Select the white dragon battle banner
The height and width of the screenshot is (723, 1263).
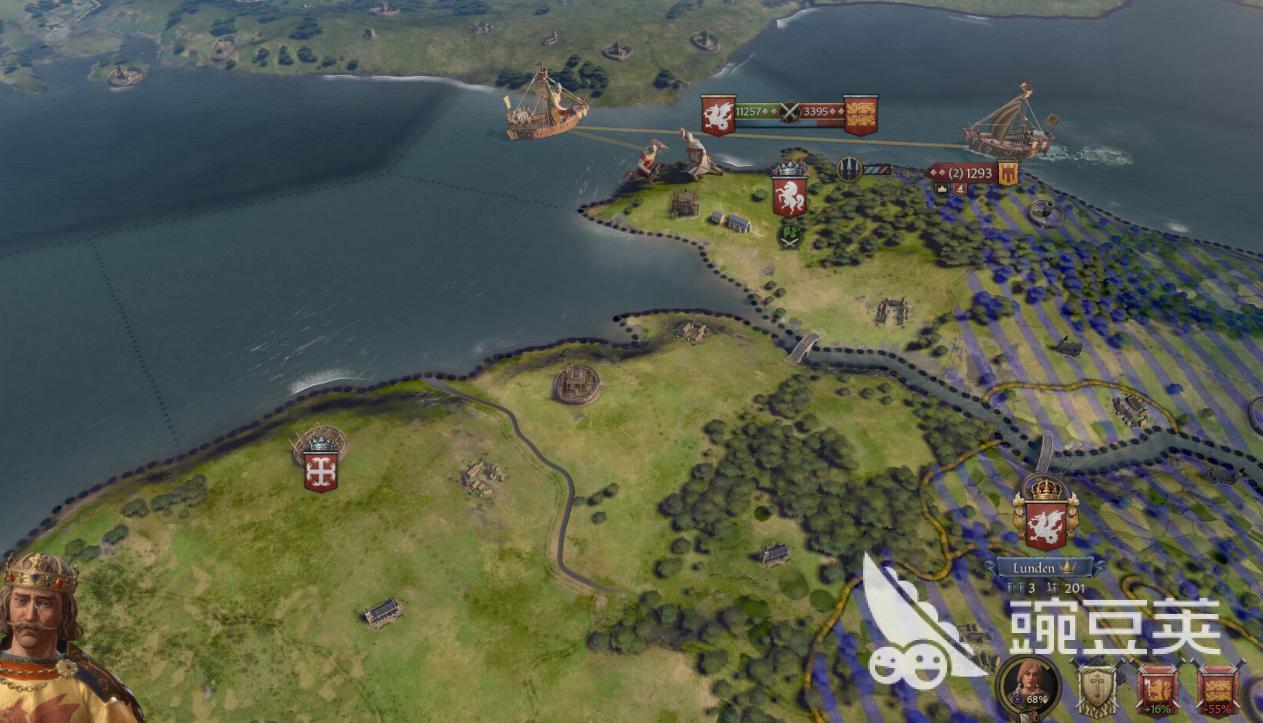tap(717, 114)
